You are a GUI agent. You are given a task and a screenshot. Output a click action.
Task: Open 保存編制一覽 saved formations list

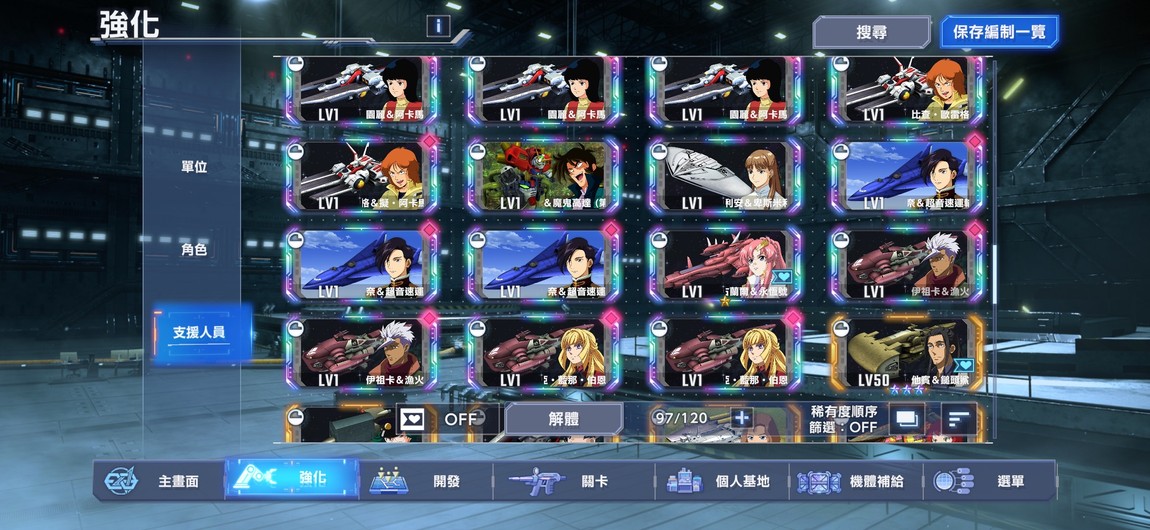click(998, 32)
